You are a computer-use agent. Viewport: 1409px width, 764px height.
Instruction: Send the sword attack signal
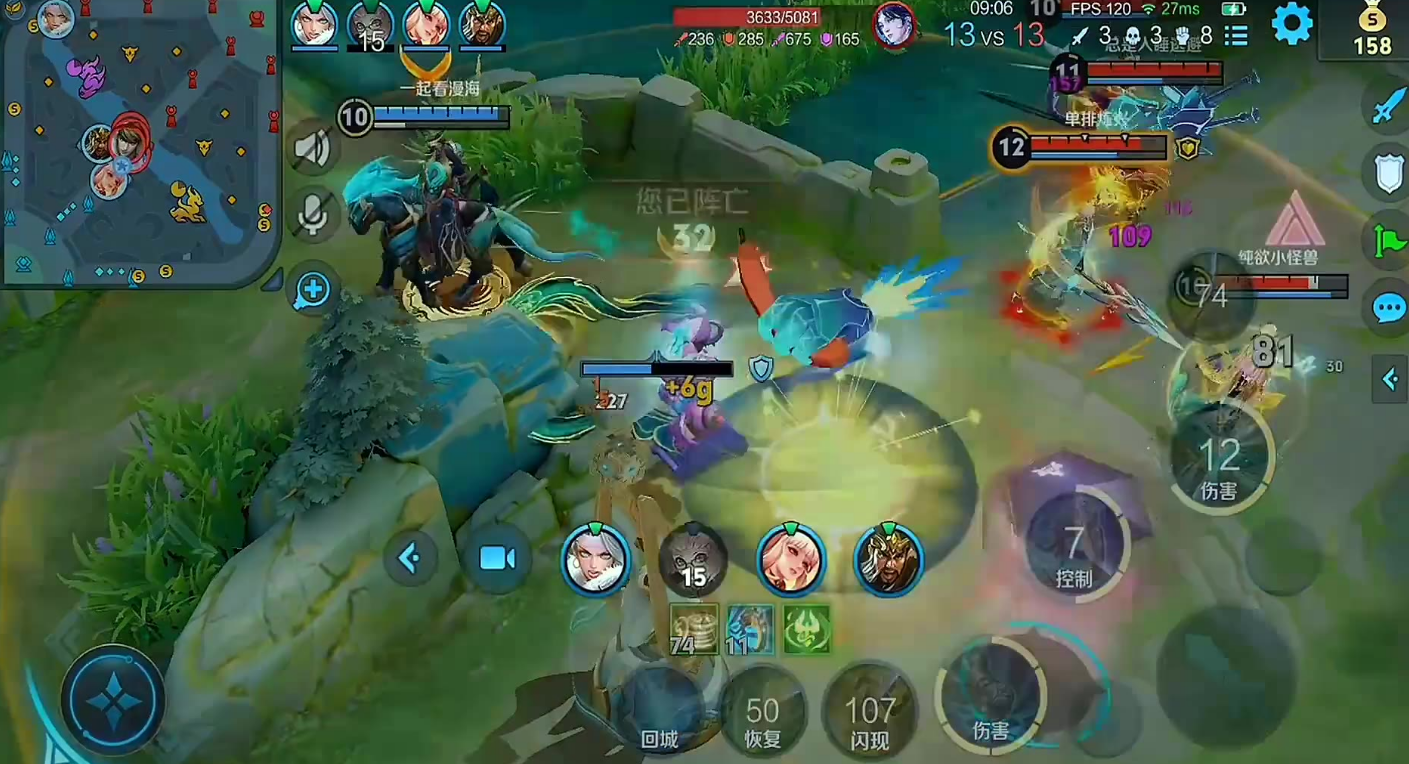tap(1389, 105)
